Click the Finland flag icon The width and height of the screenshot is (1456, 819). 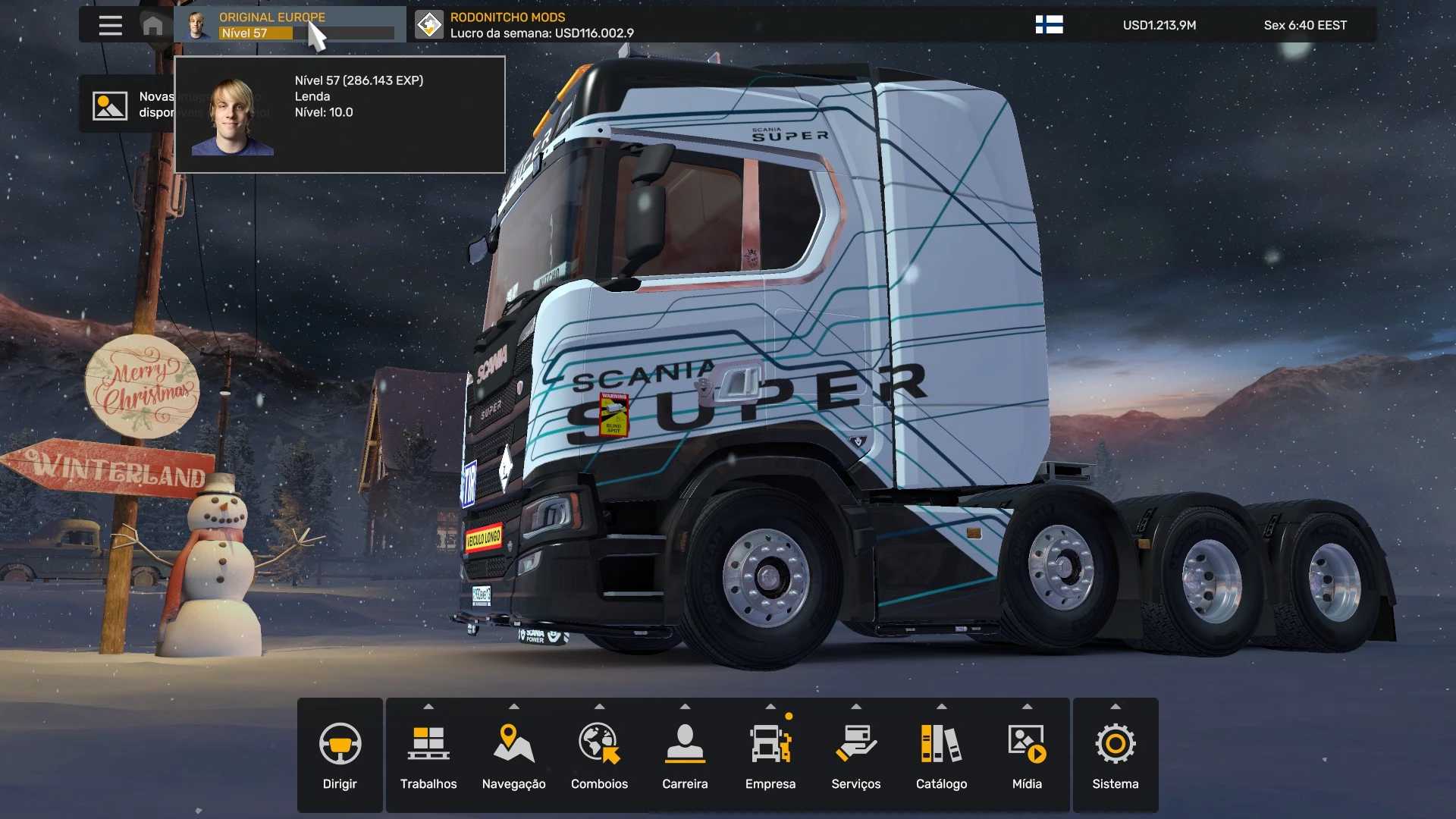(1049, 25)
